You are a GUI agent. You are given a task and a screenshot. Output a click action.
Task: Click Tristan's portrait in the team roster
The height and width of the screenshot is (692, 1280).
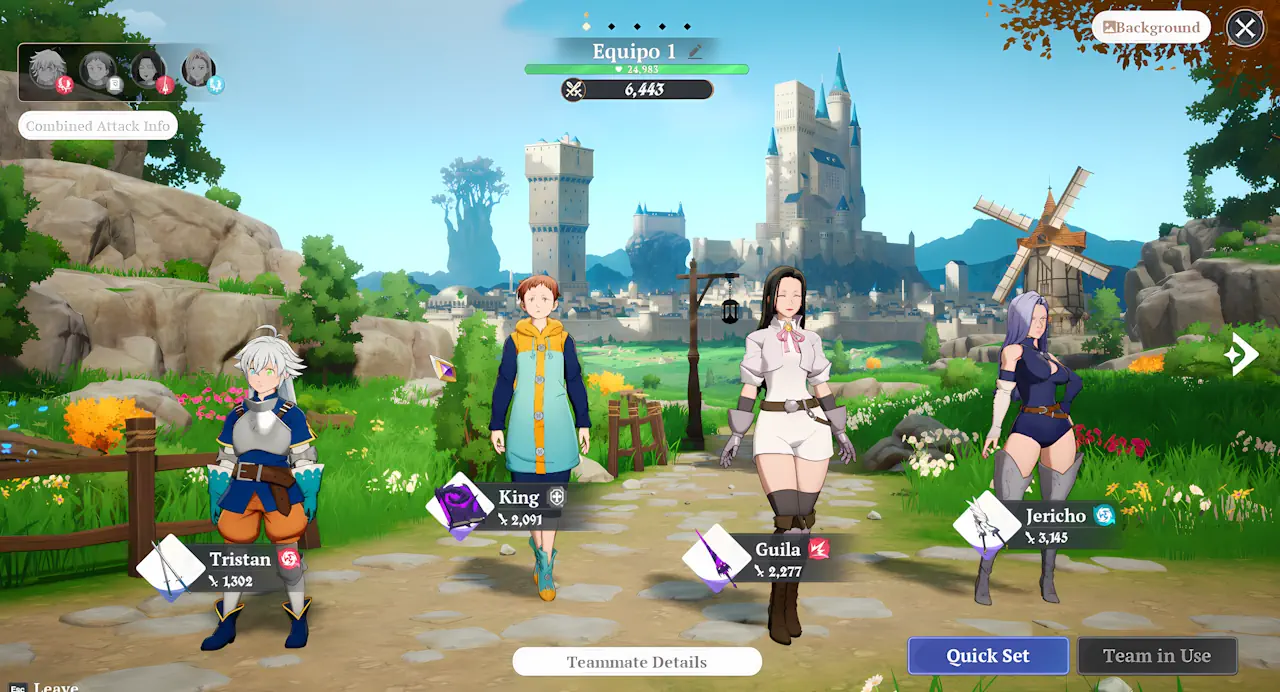48,69
